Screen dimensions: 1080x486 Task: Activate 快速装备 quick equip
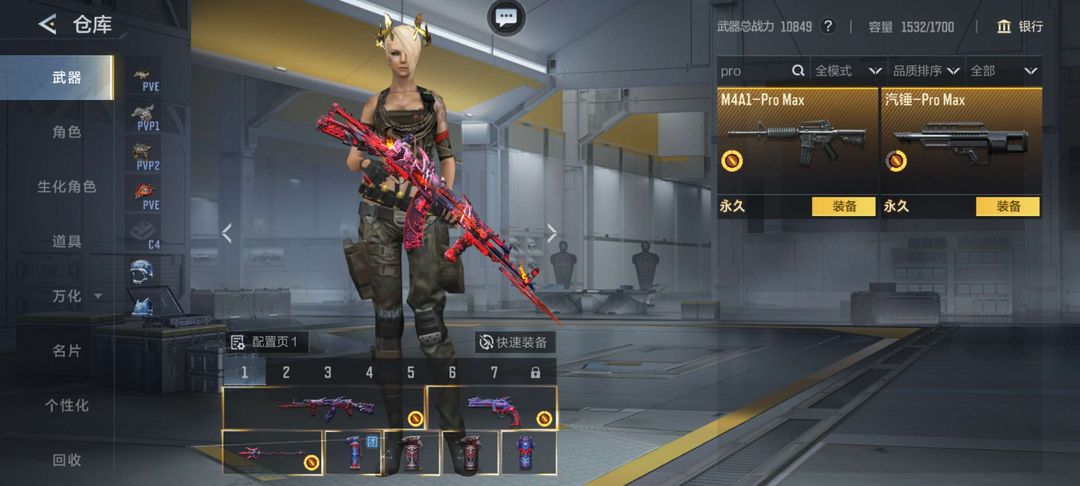[x=513, y=342]
